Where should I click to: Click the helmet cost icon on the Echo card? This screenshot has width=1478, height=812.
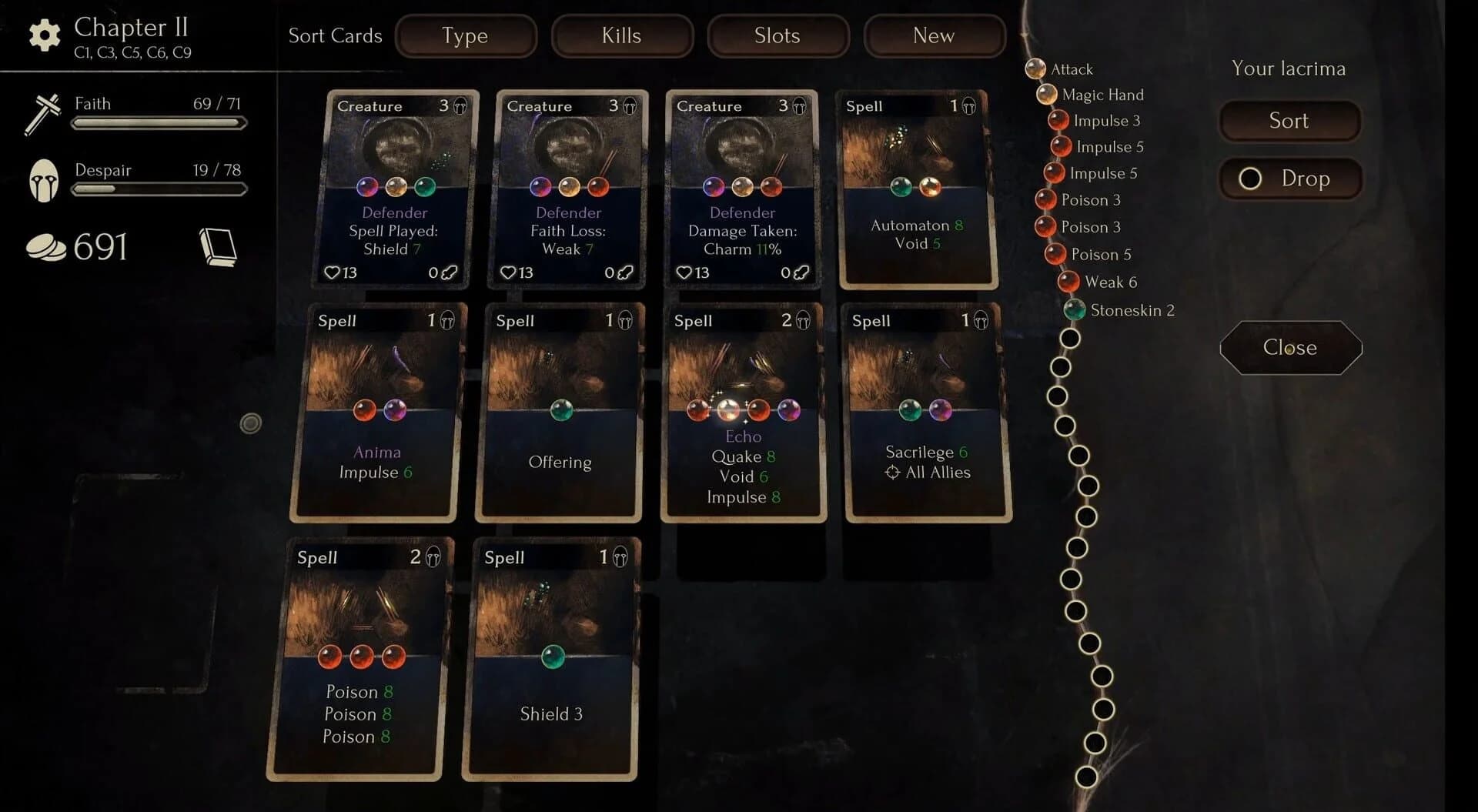[x=802, y=320]
